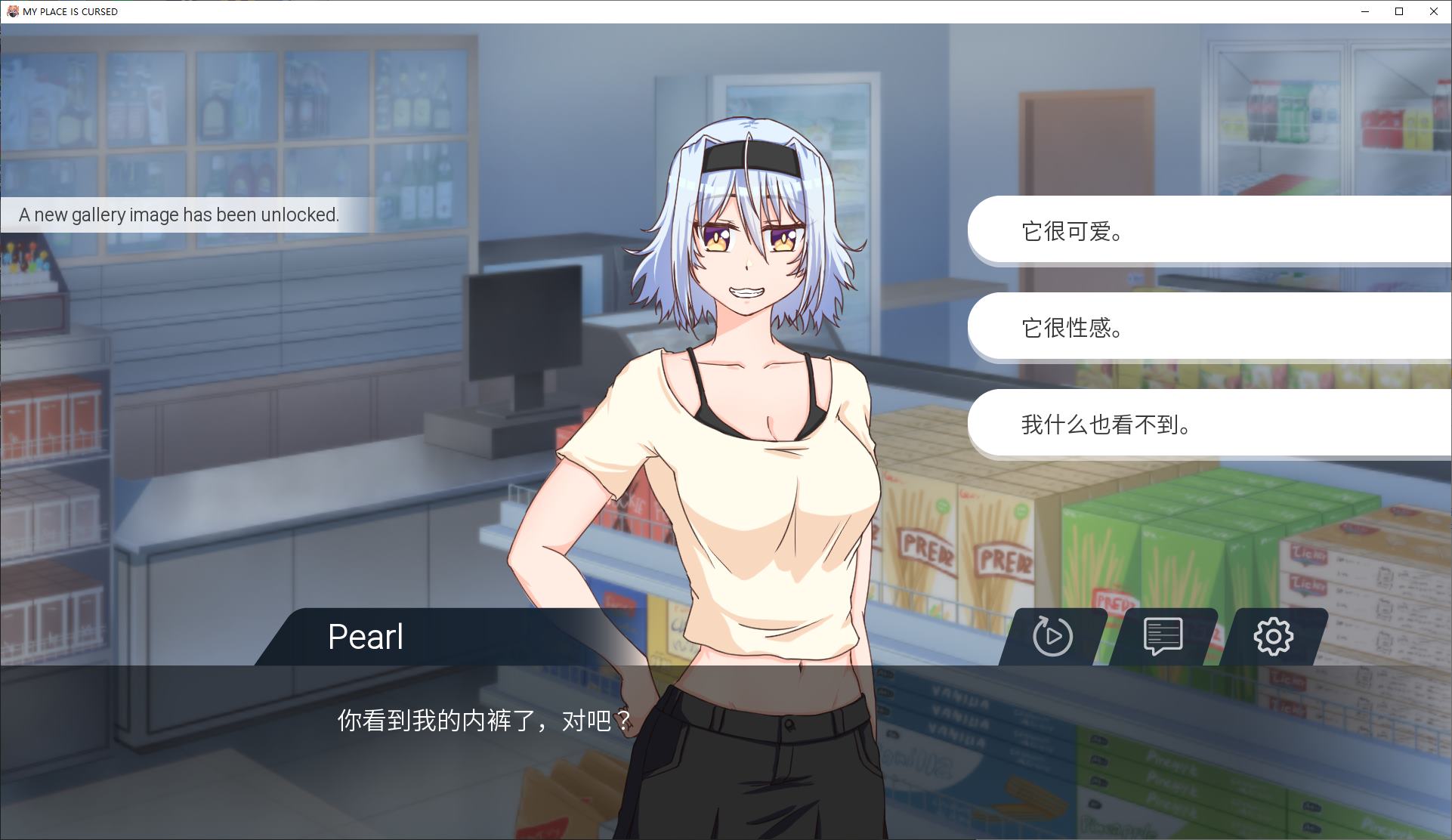Screen dimensions: 1452x840
Task: Close the game window
Action: [1433, 11]
